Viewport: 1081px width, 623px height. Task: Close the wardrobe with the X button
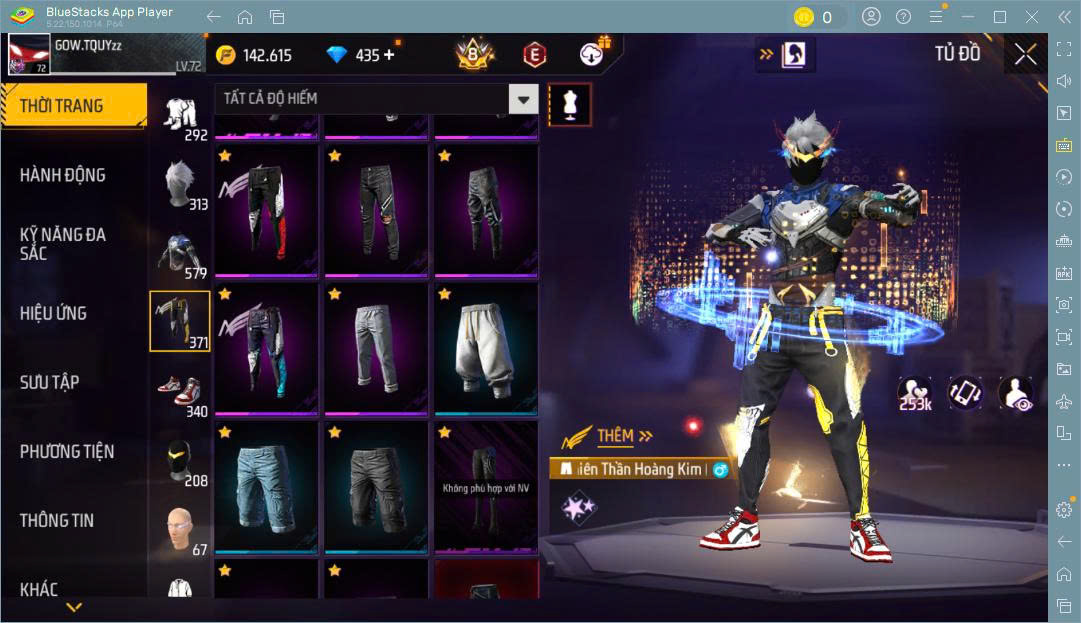coord(1025,55)
